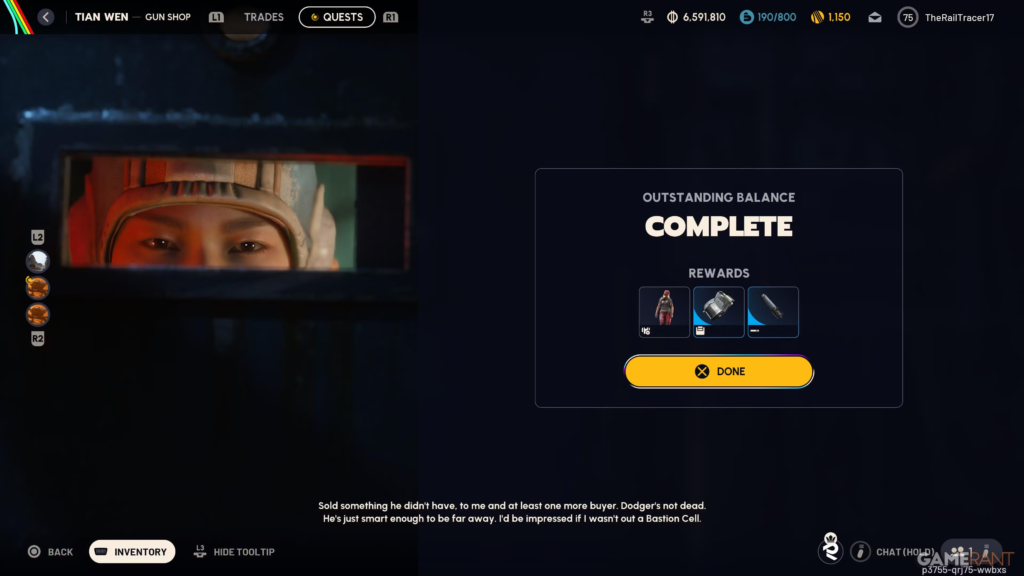Inspect the silver magazine reward item
This screenshot has width=1024, height=576.
click(718, 312)
